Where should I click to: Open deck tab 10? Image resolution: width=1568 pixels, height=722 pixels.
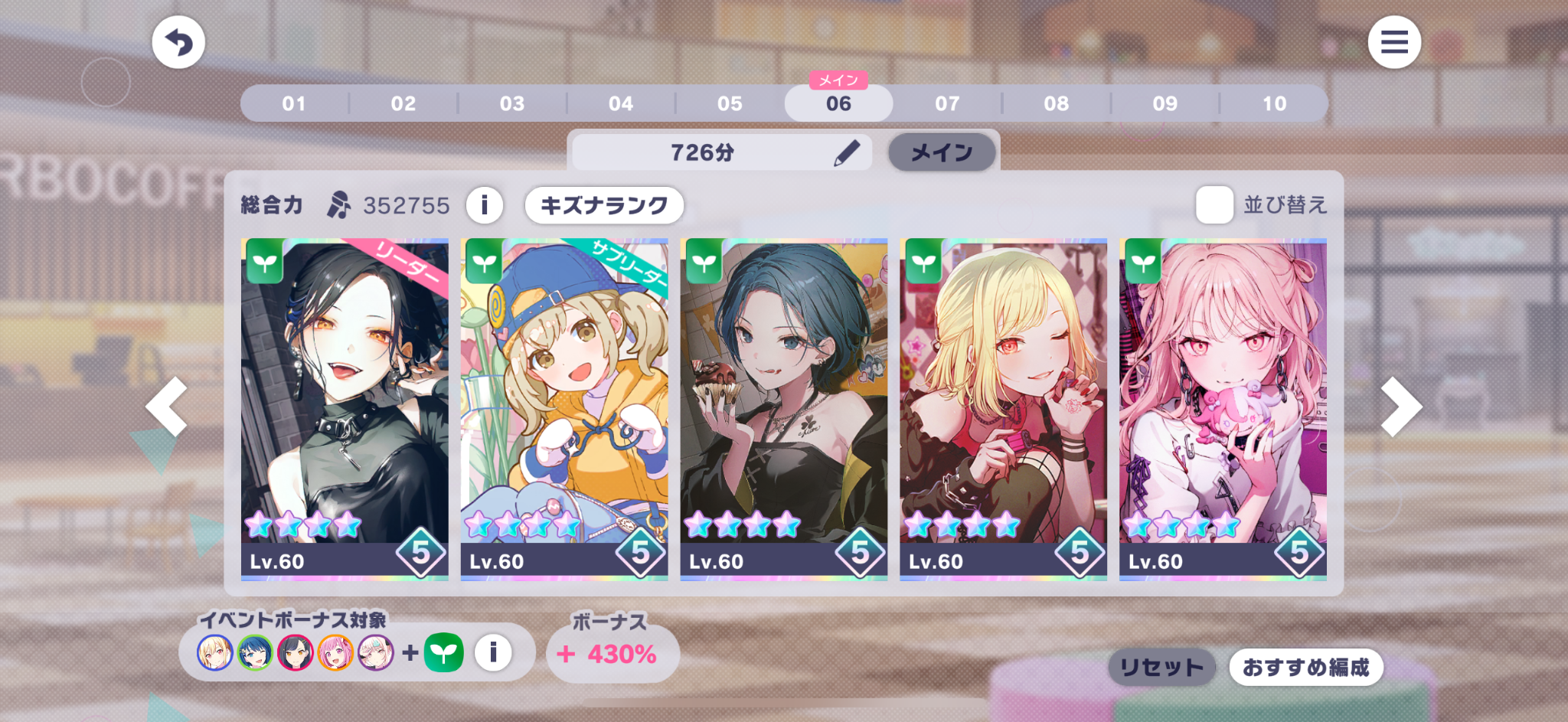click(x=1274, y=103)
